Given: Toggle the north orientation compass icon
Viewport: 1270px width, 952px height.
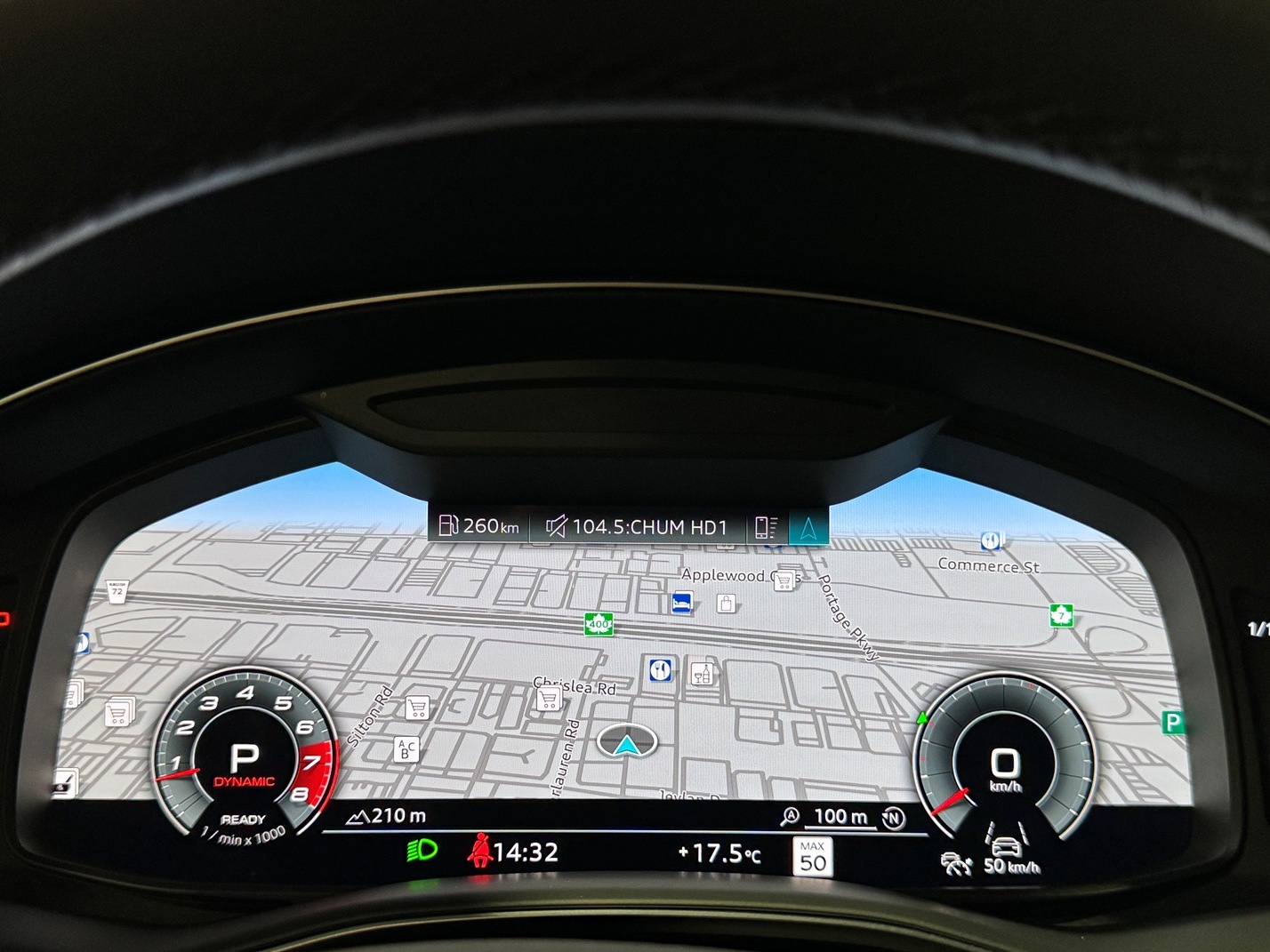Looking at the screenshot, I should (893, 817).
